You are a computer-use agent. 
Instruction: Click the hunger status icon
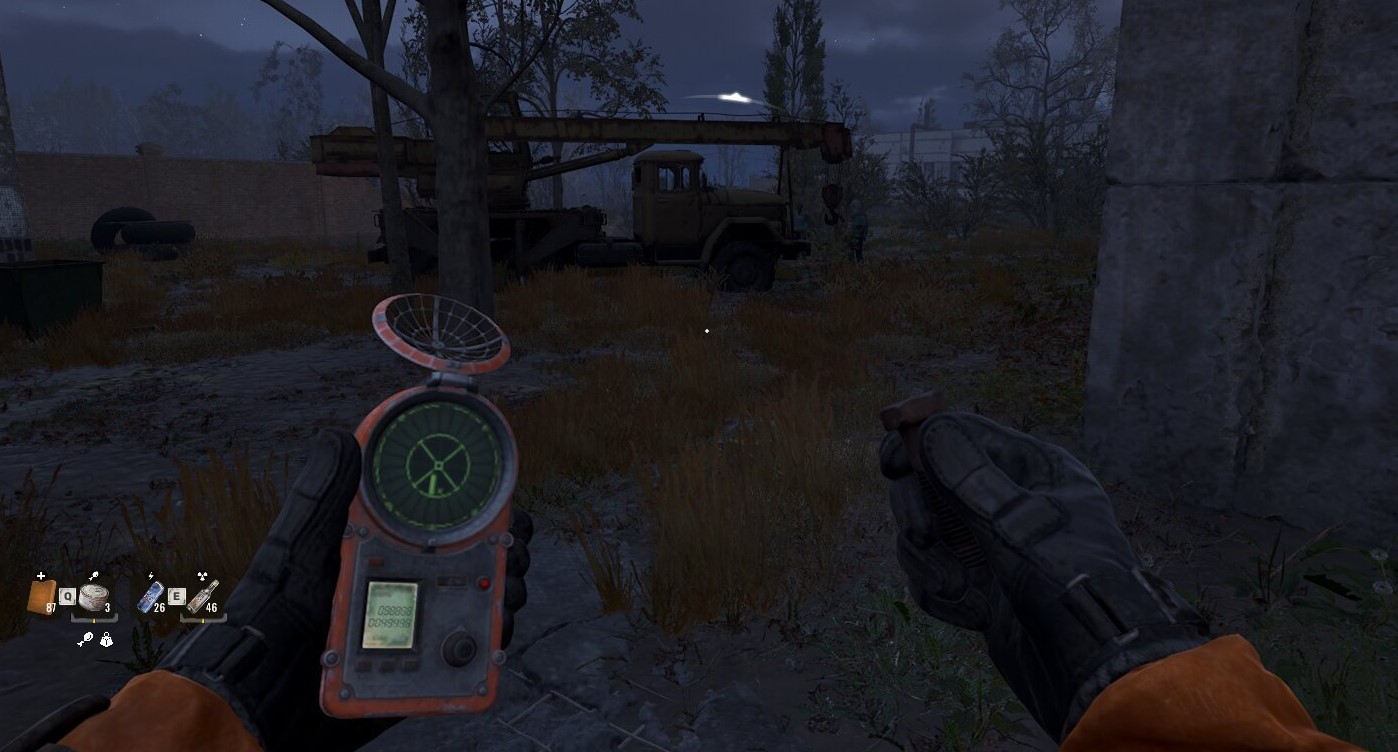[84, 640]
